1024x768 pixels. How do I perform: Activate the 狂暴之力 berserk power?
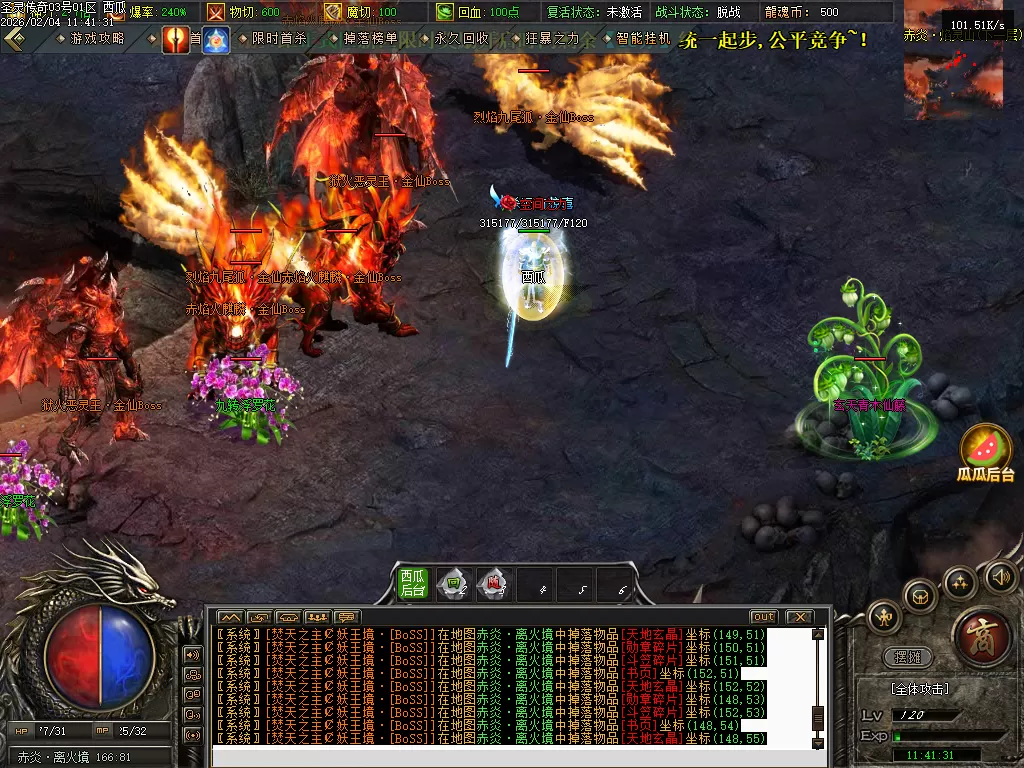click(552, 39)
